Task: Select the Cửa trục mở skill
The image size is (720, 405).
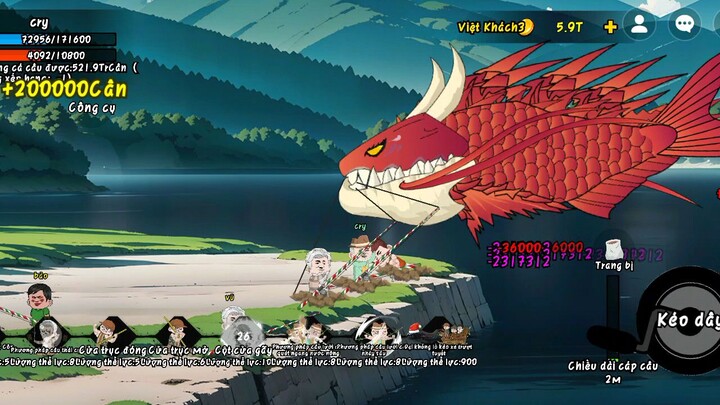Action: point(176,331)
